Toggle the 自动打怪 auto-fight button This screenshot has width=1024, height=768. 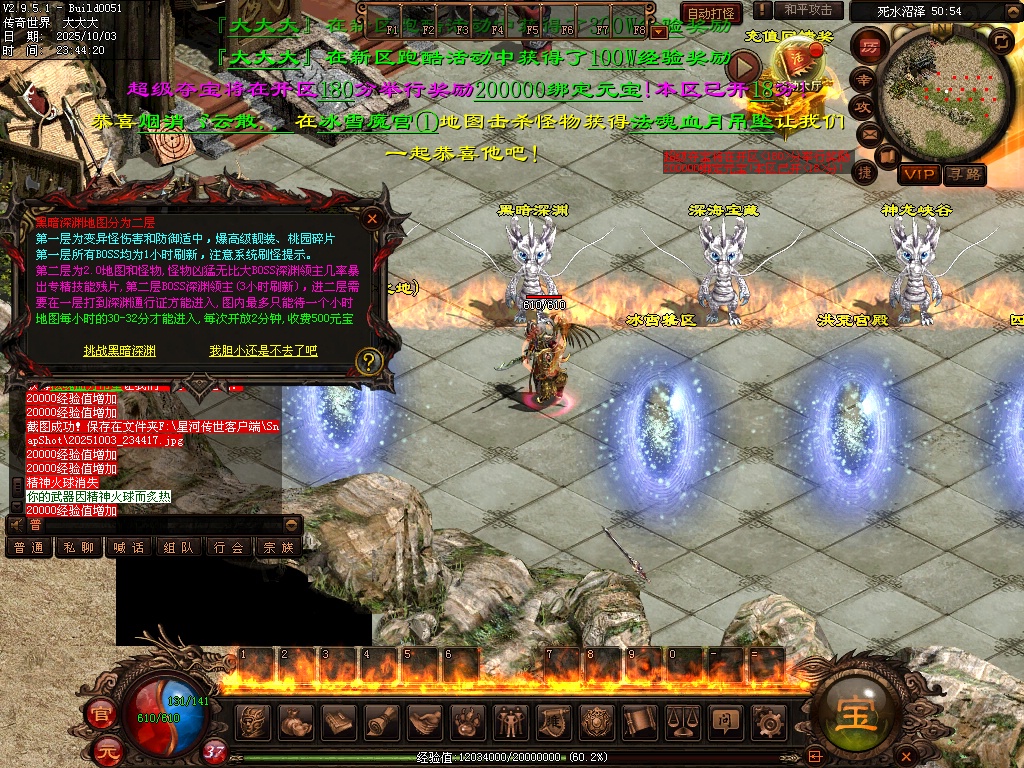712,12
